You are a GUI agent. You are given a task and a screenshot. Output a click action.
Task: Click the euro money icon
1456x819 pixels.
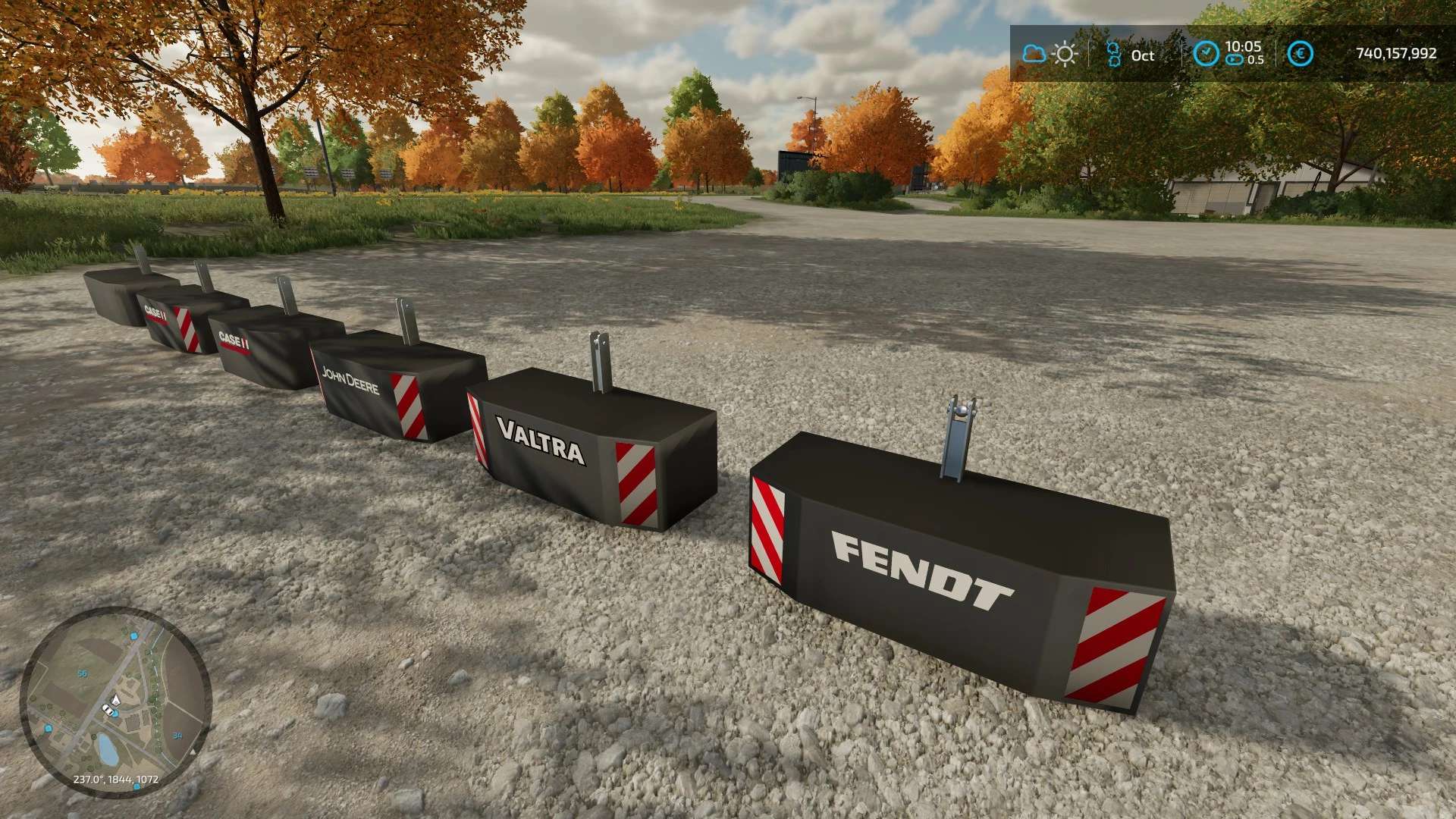(x=1301, y=53)
